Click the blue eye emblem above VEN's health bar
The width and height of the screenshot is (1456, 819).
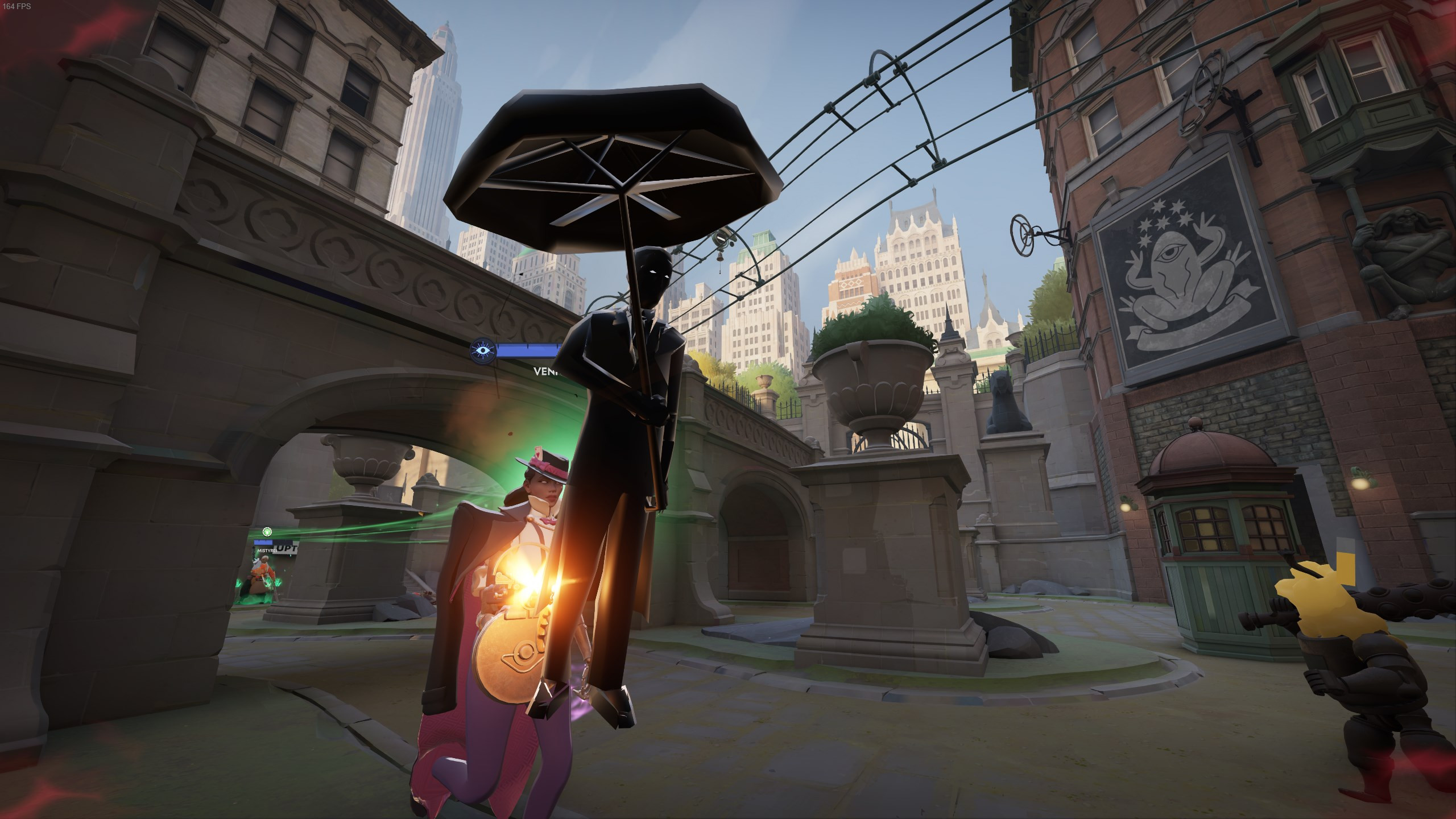pos(482,349)
